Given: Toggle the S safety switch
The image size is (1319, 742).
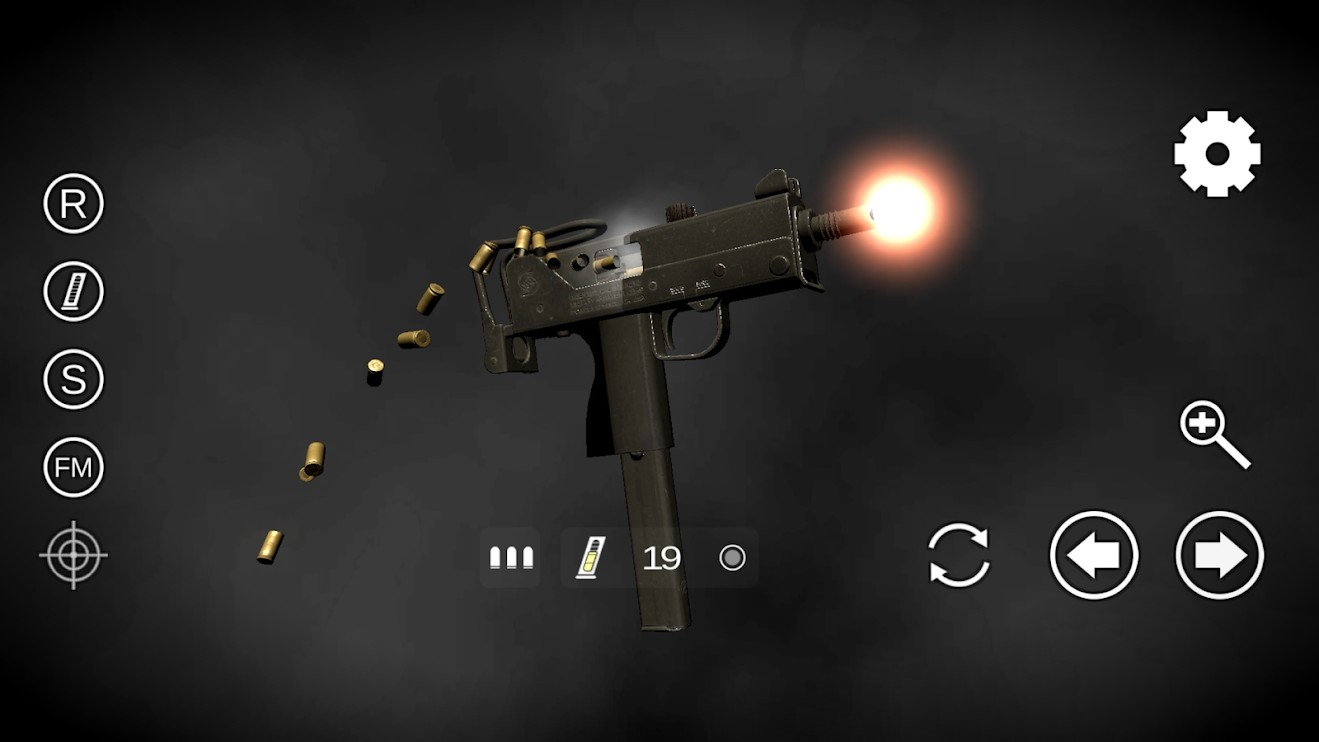Looking at the screenshot, I should 71,378.
